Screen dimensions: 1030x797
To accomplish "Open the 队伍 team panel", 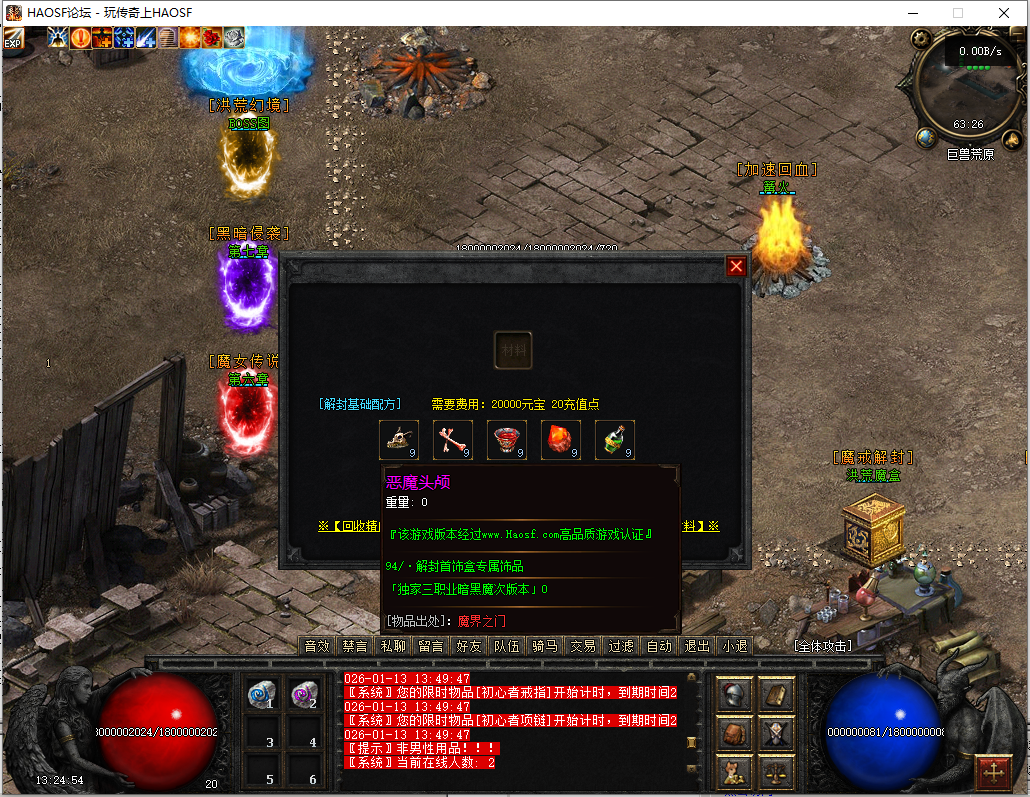I will 507,646.
